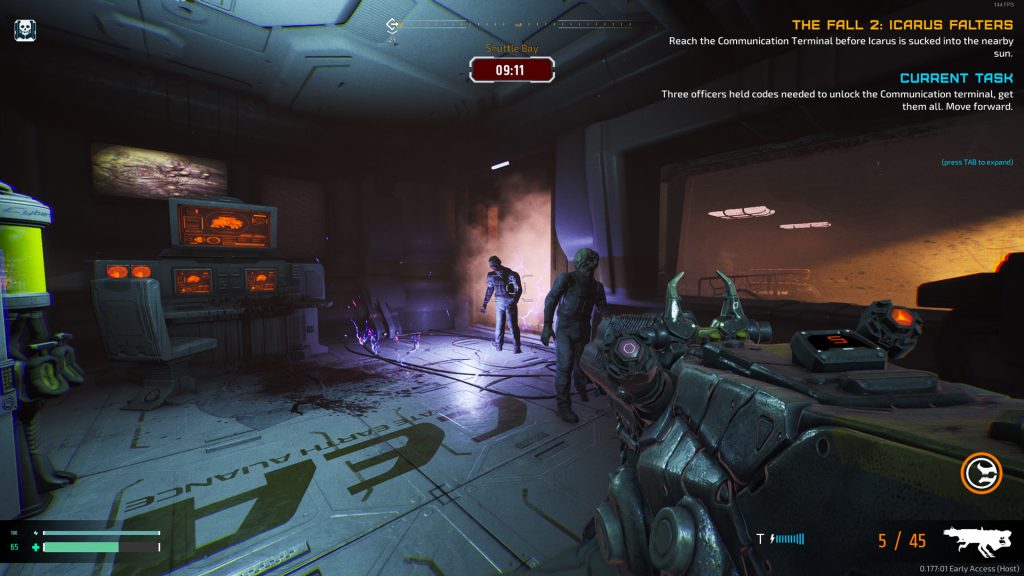The width and height of the screenshot is (1024, 576).
Task: Click the skull helmet icon
Action: pyautogui.click(x=25, y=30)
